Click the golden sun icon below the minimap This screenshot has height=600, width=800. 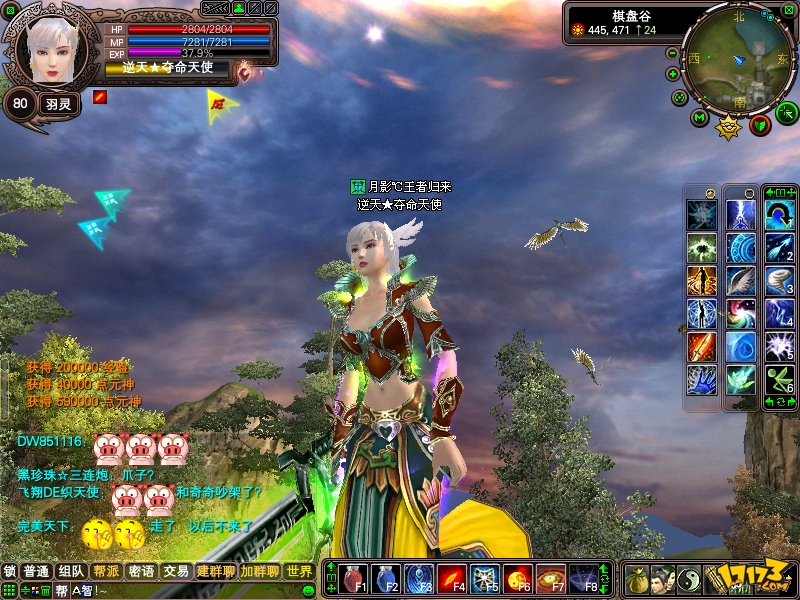(729, 127)
